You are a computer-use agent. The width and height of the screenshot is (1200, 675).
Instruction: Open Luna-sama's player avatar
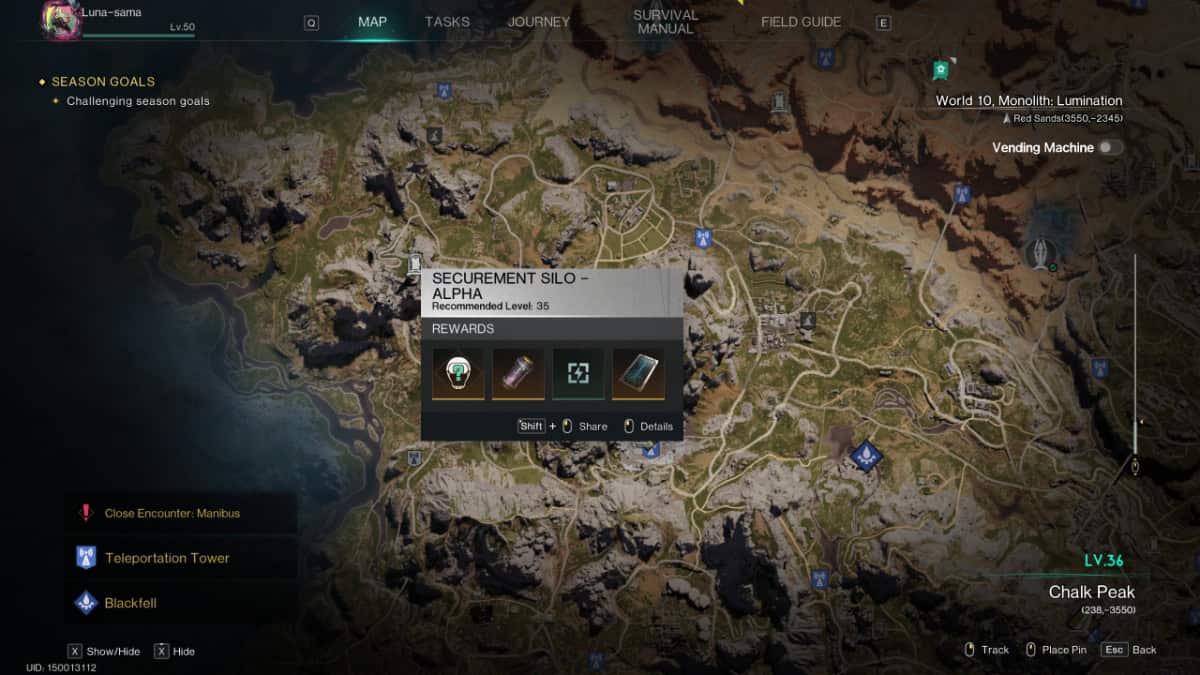[x=60, y=21]
